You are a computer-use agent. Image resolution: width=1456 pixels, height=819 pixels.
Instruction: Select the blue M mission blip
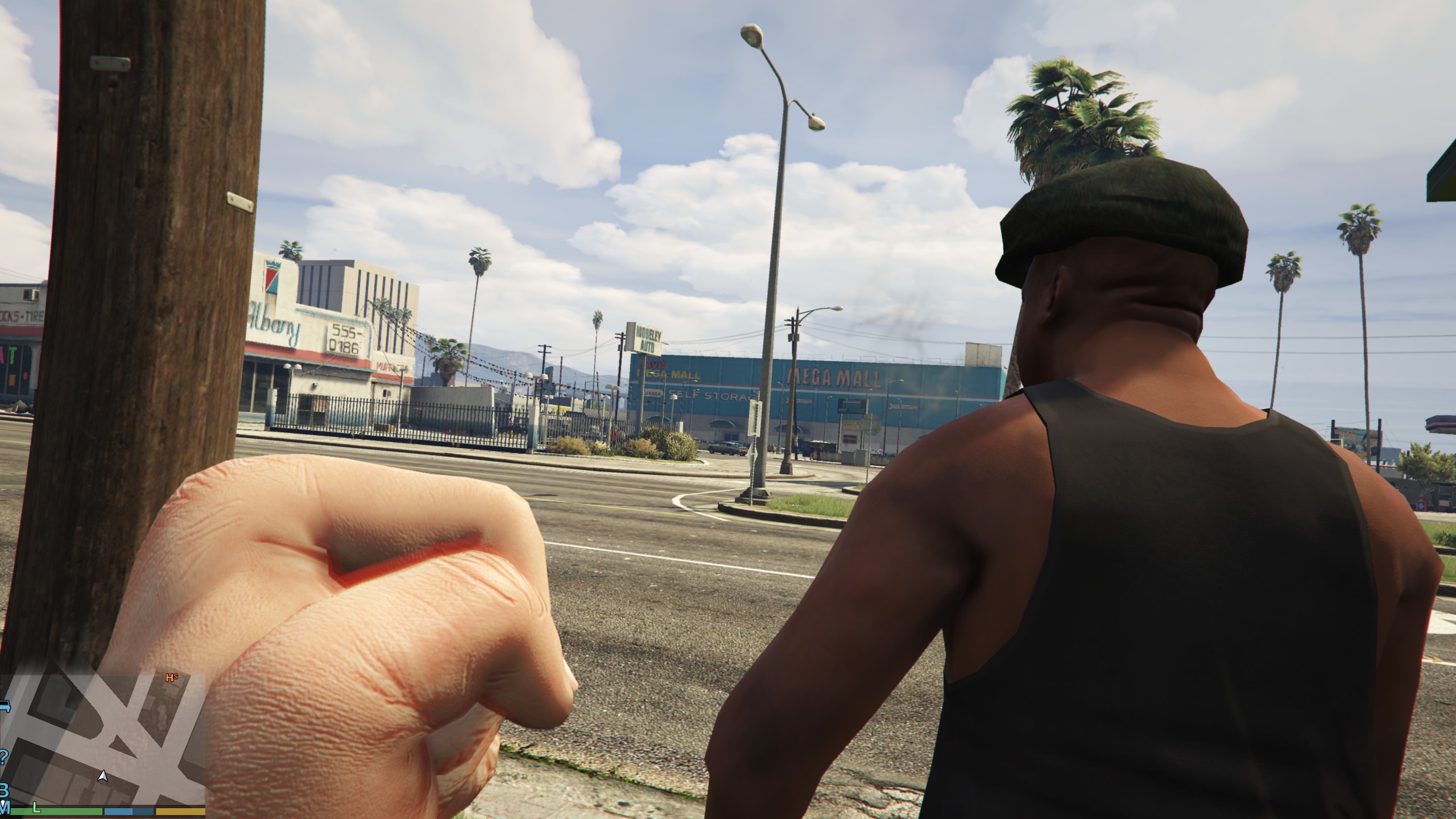(6, 806)
